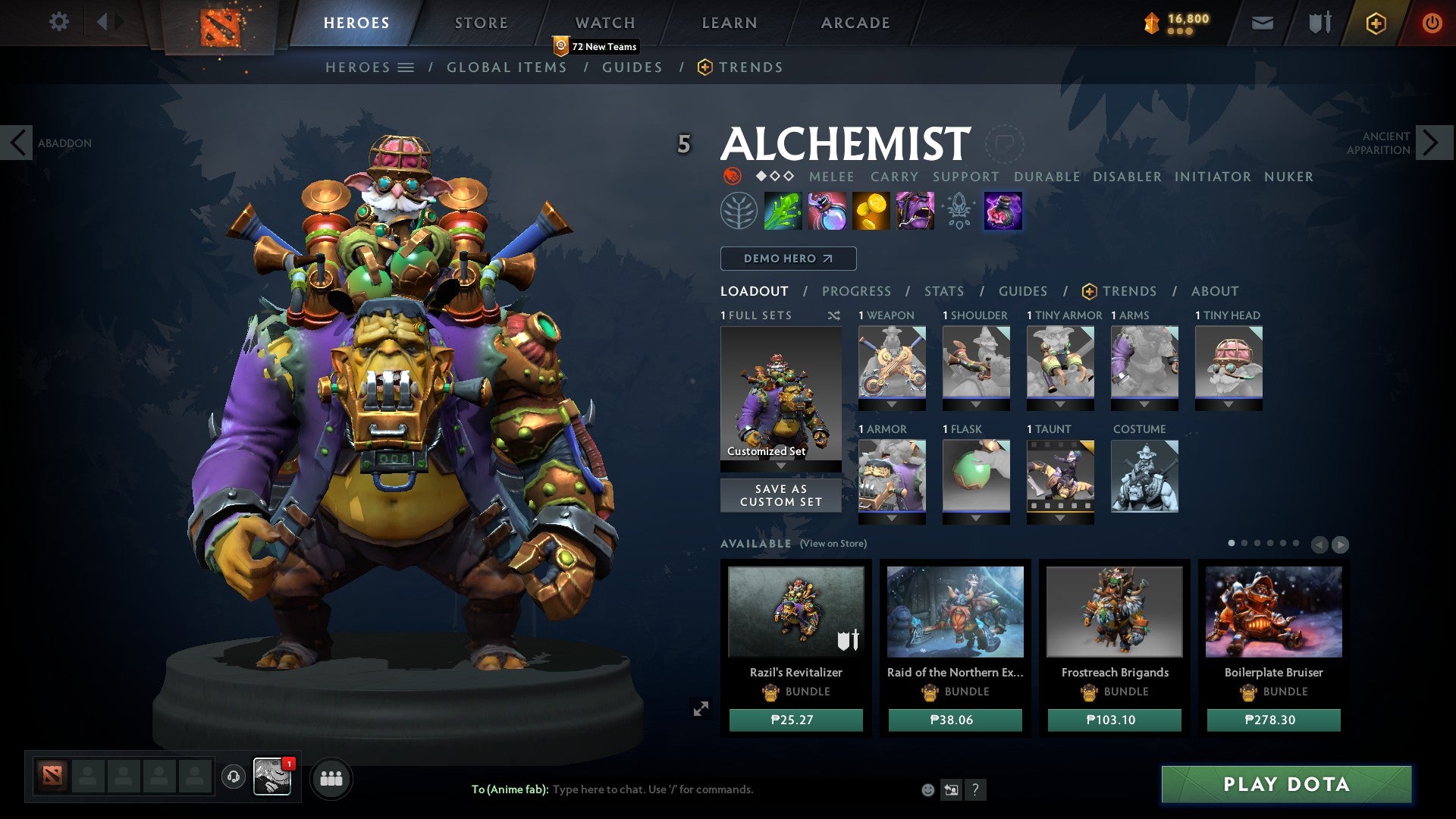Click the DEMO HERO button
This screenshot has width=1456, height=819.
787,259
